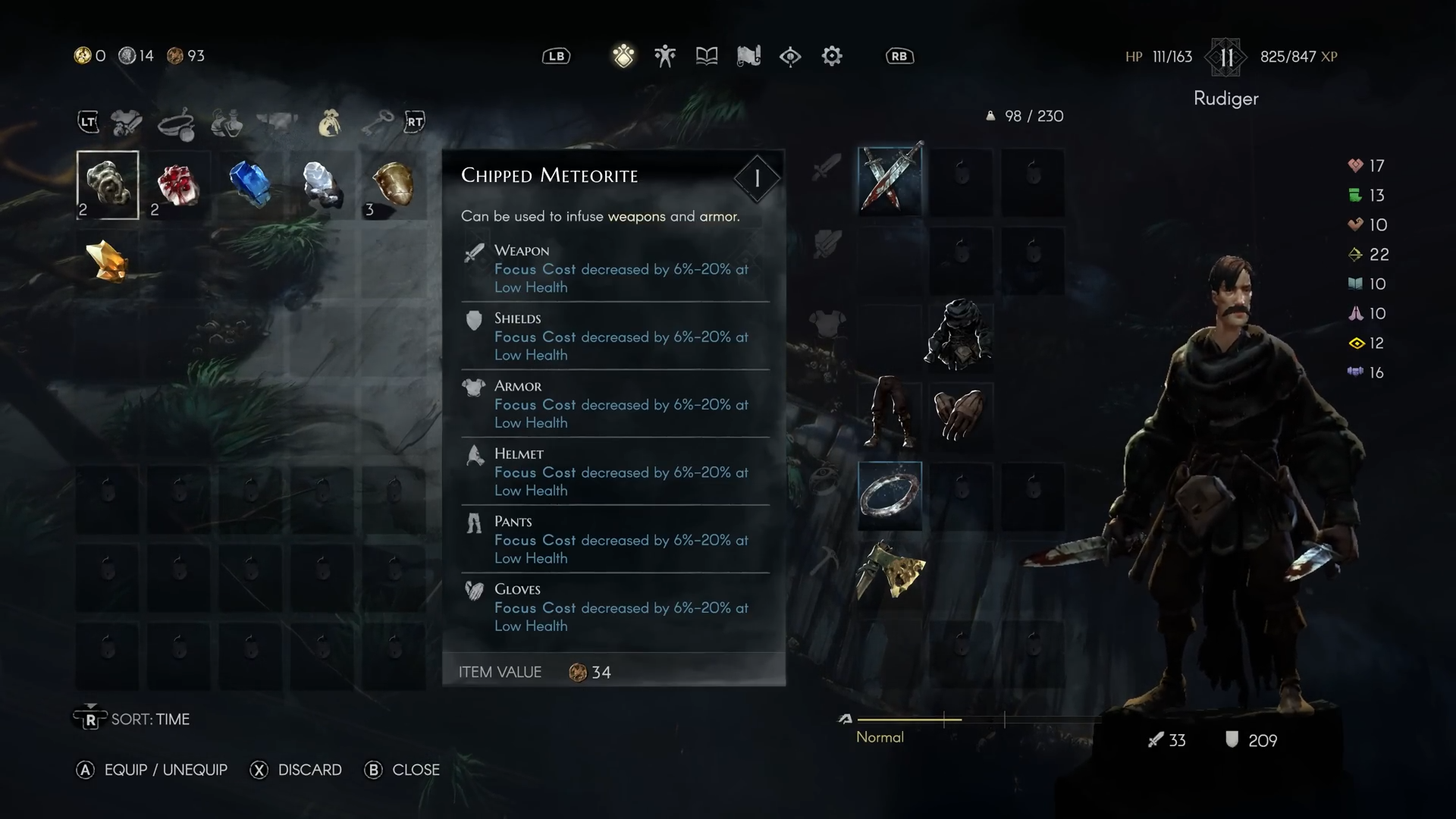Open the eye icon menu tab
This screenshot has width=1456, height=819.
pos(790,56)
